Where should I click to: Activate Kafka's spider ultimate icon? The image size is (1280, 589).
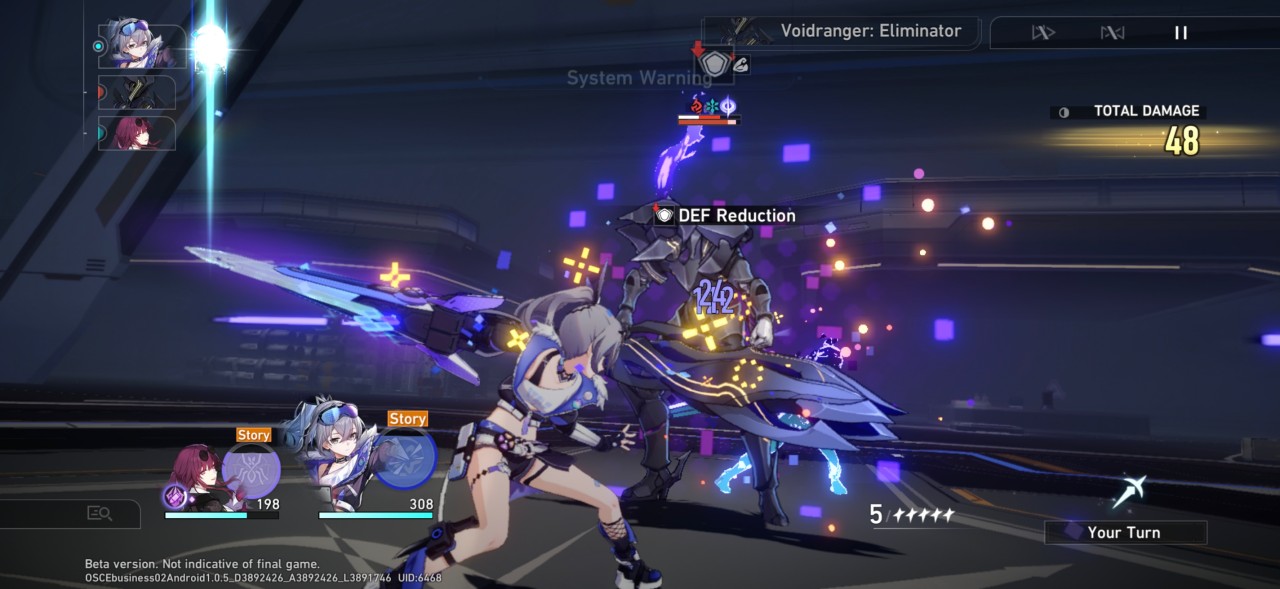pos(251,469)
